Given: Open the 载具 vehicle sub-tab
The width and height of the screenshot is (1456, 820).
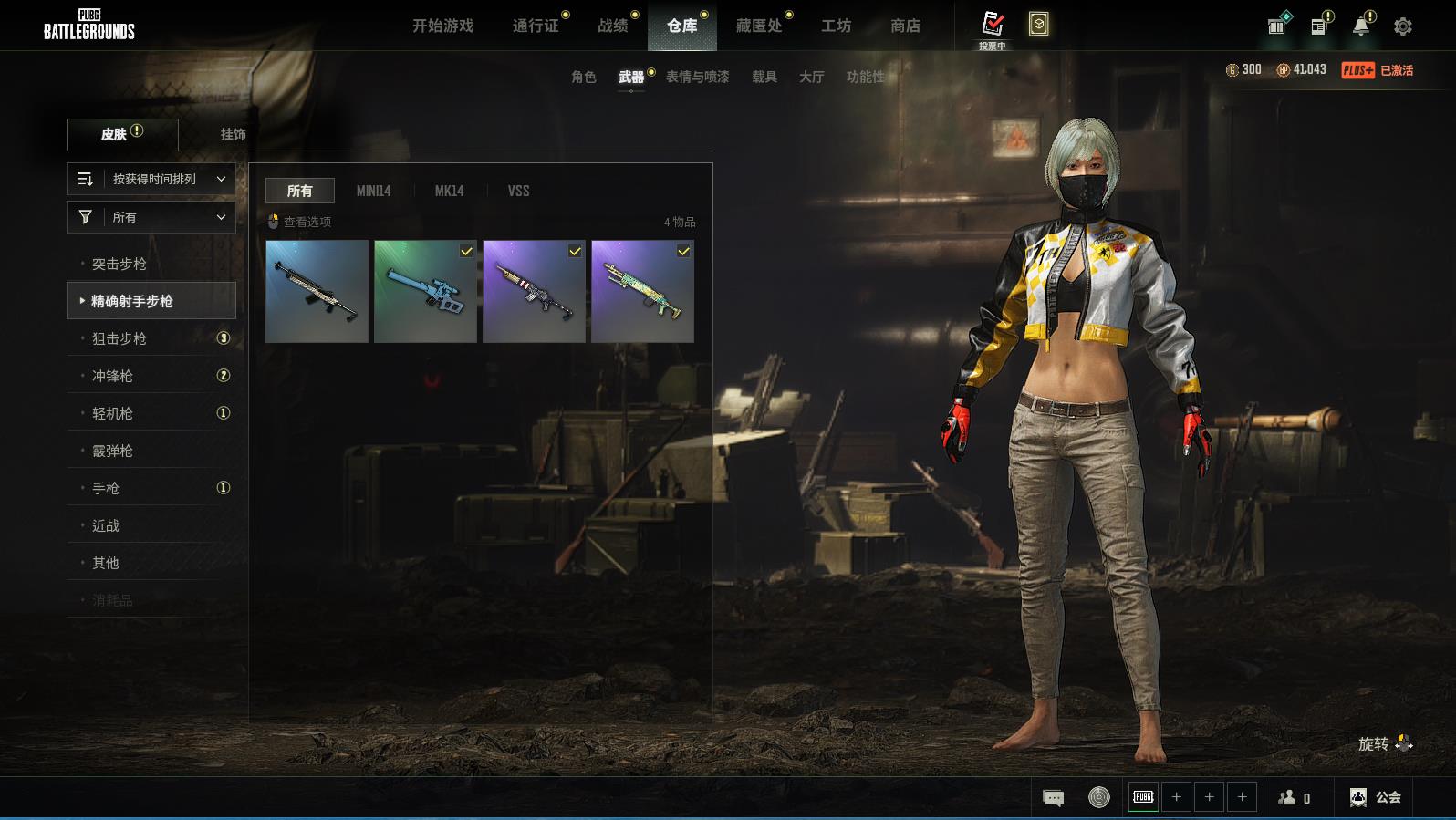Looking at the screenshot, I should (x=764, y=77).
